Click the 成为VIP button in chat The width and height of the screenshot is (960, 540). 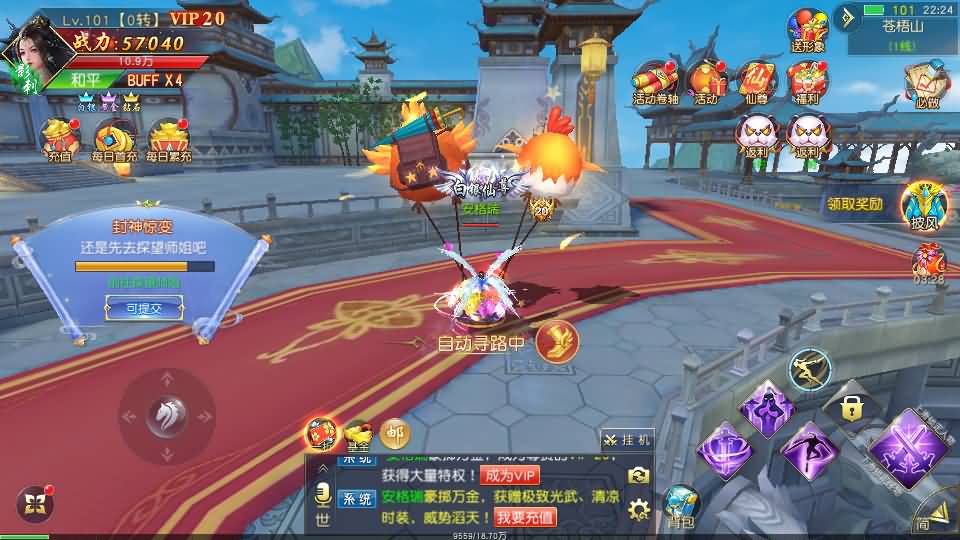tap(509, 475)
